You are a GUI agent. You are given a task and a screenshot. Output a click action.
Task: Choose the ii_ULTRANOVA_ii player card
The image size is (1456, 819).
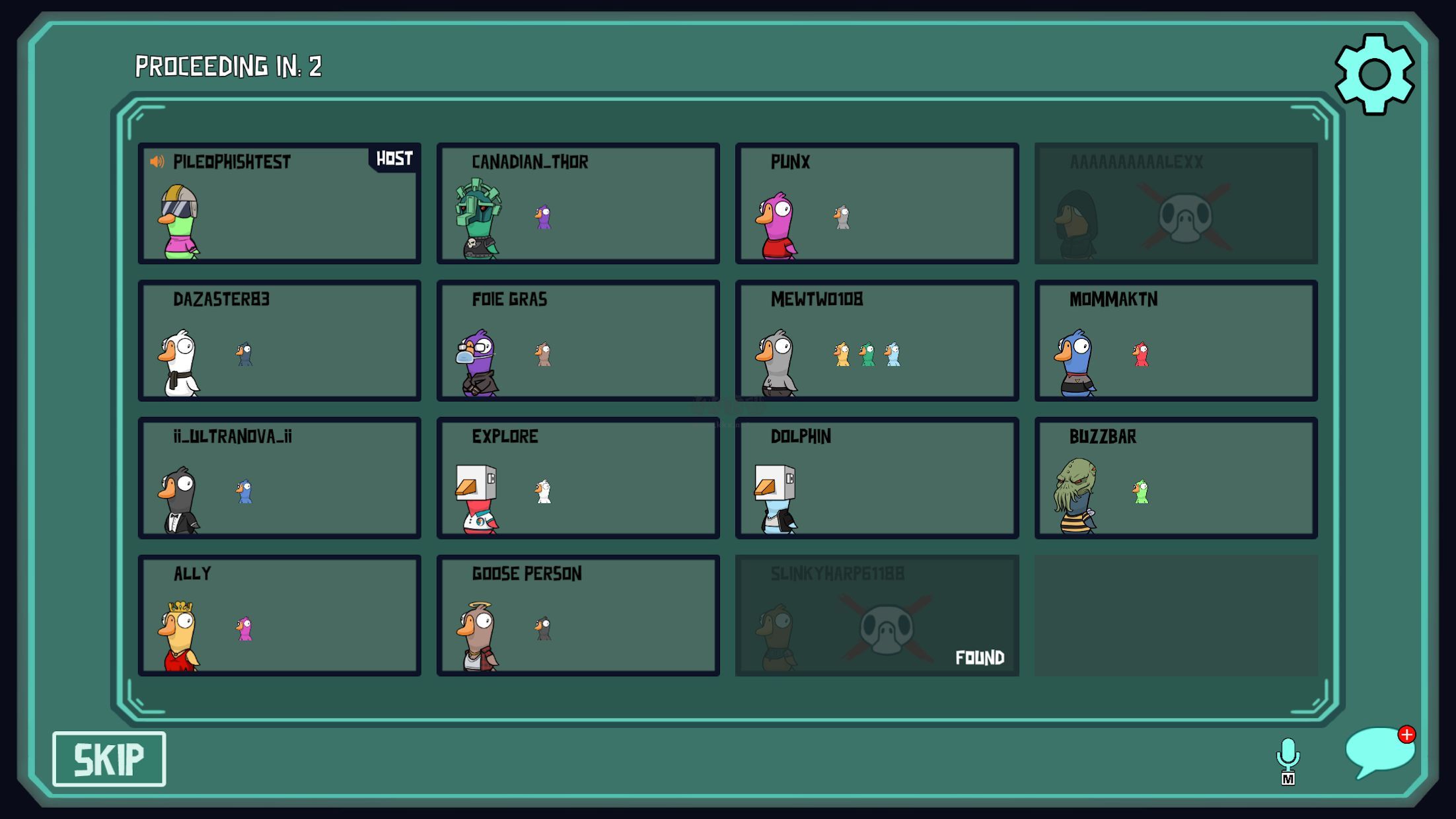click(279, 478)
